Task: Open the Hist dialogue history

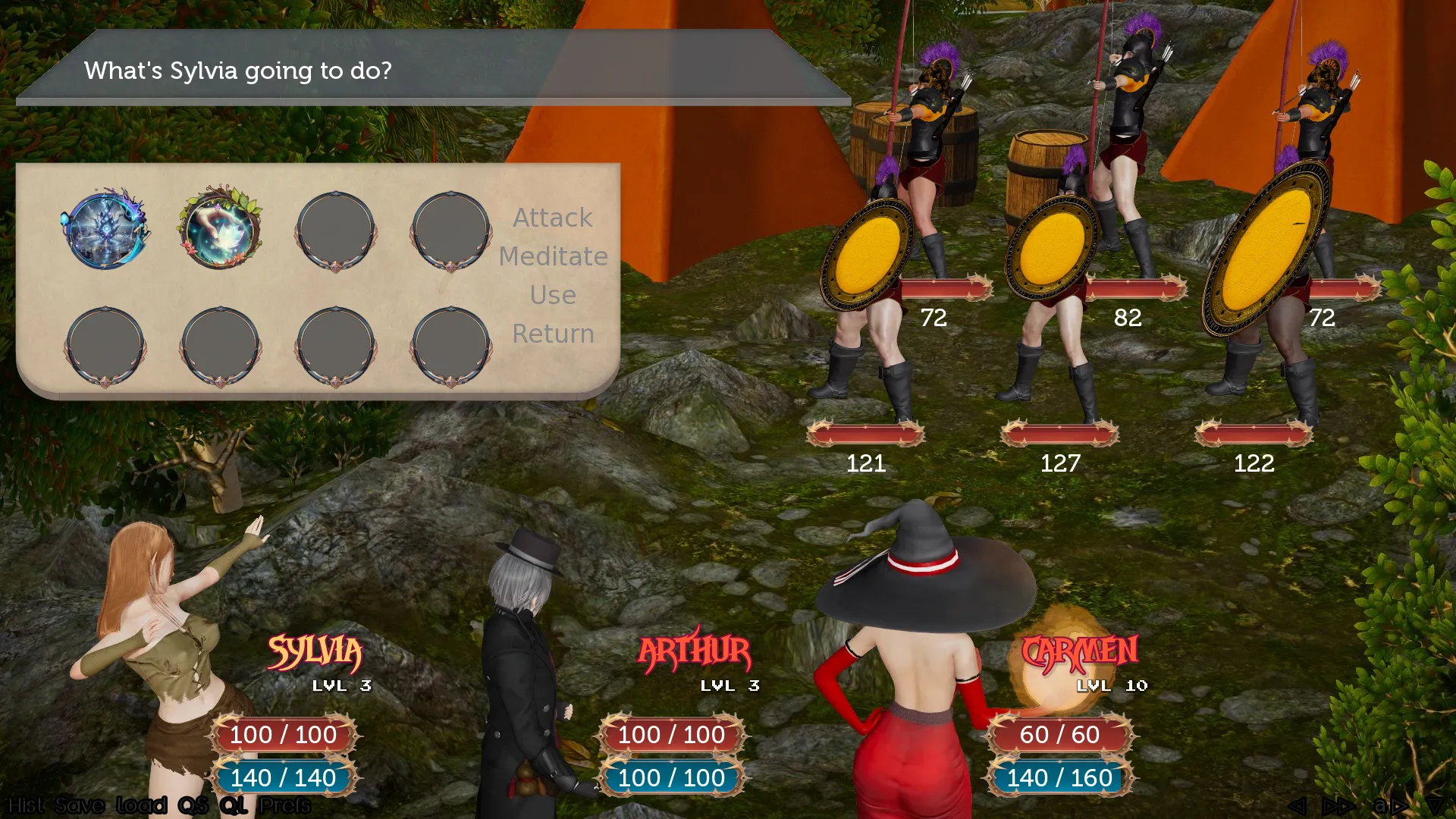Action: point(27,805)
